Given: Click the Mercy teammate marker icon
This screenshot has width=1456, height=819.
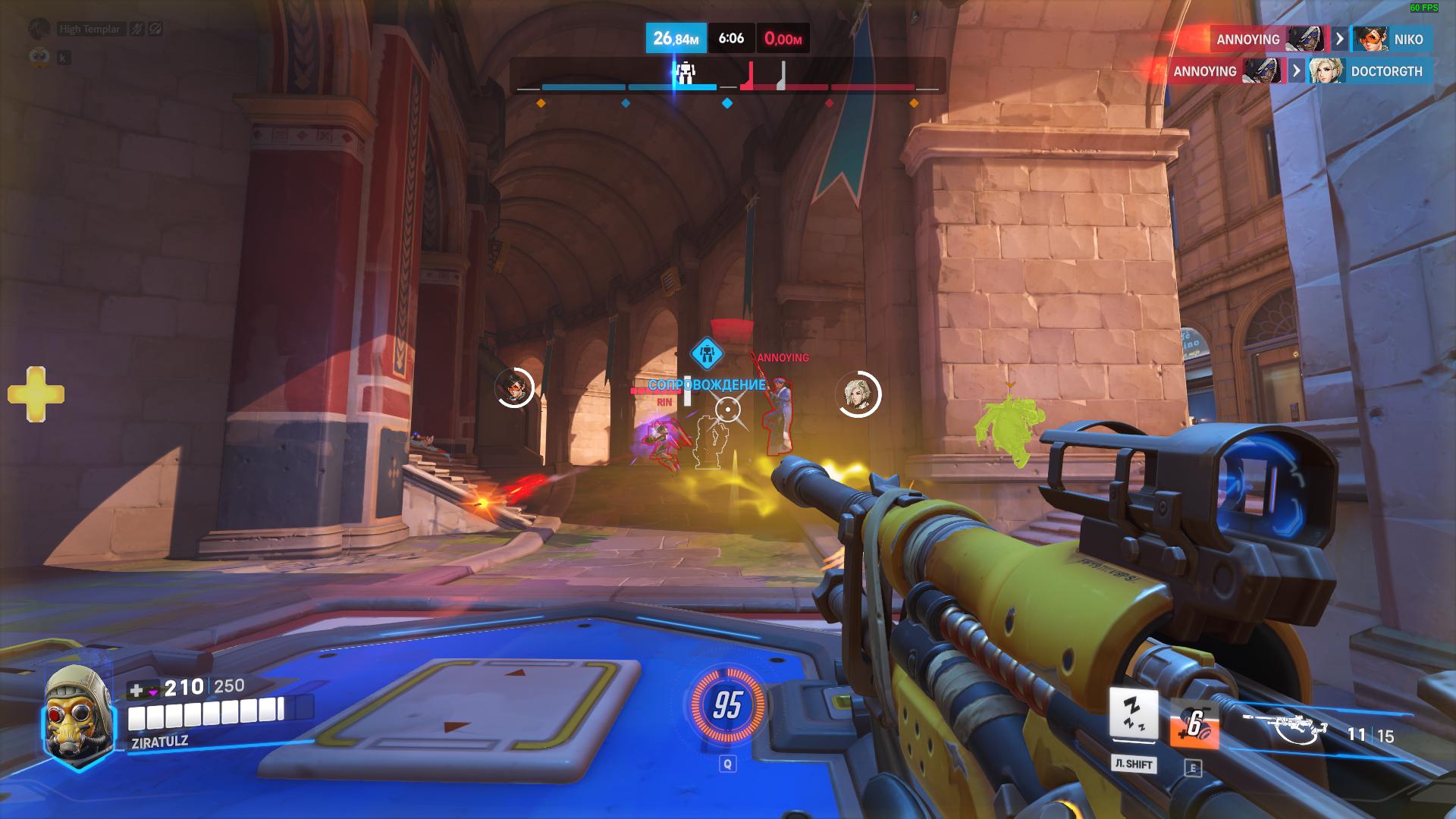Looking at the screenshot, I should pos(858,394).
